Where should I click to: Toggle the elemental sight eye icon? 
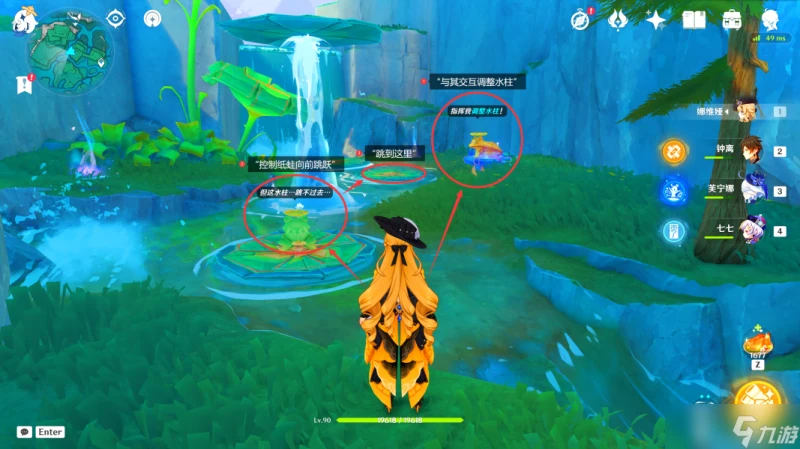coord(115,18)
